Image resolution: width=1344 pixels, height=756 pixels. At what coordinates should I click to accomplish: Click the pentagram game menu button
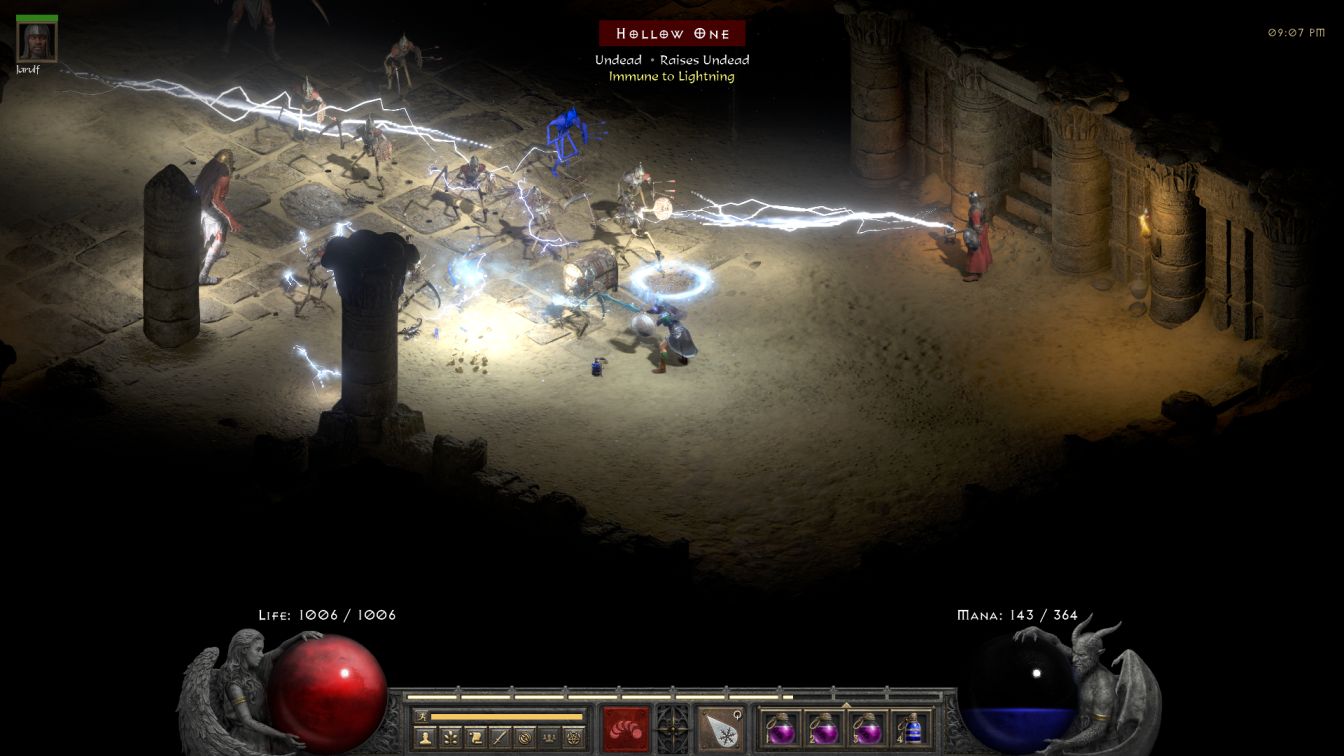click(573, 738)
